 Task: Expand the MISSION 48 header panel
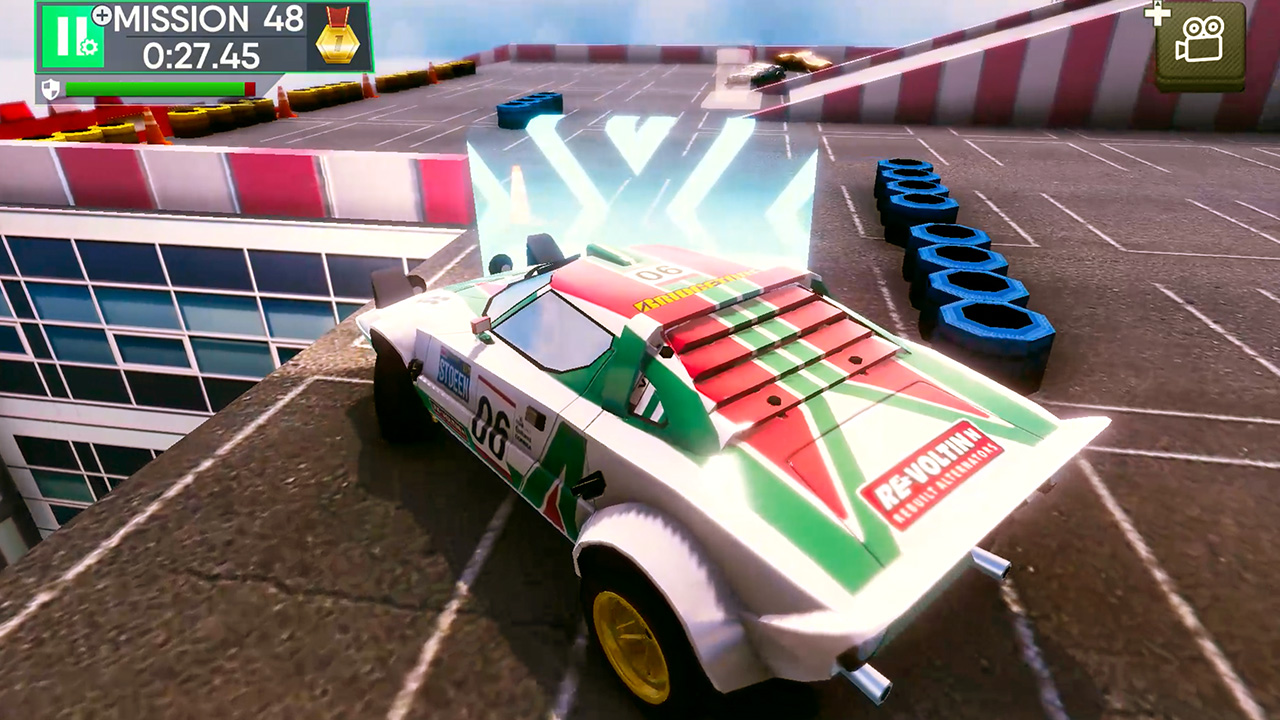pos(209,19)
